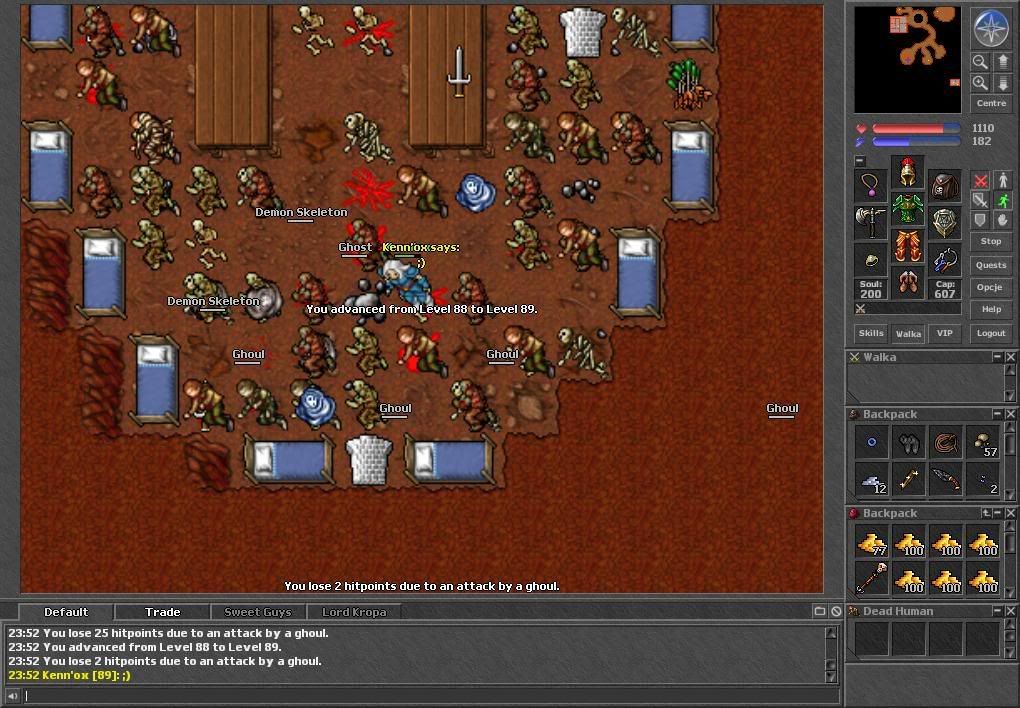Close the Walka battle window
The height and width of the screenshot is (708, 1020).
click(x=1011, y=357)
